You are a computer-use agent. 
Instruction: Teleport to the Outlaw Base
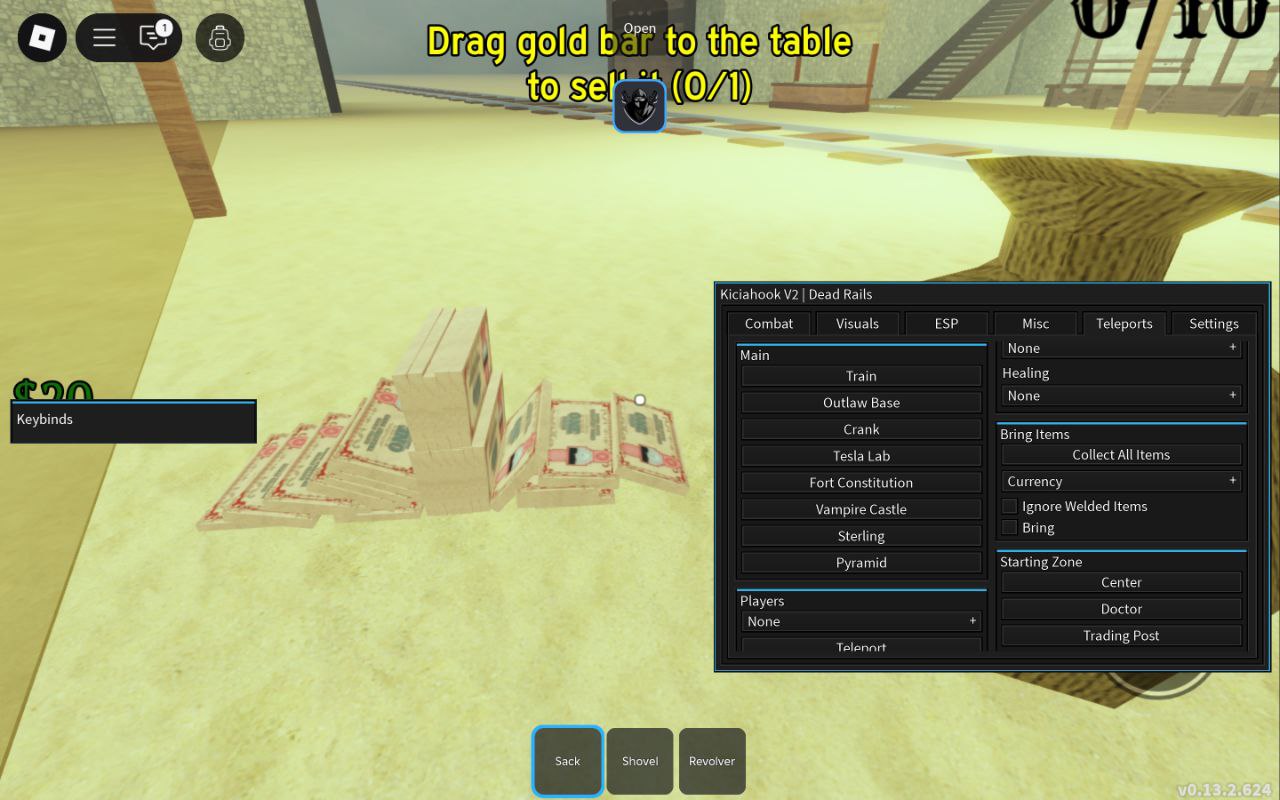pyautogui.click(x=861, y=402)
